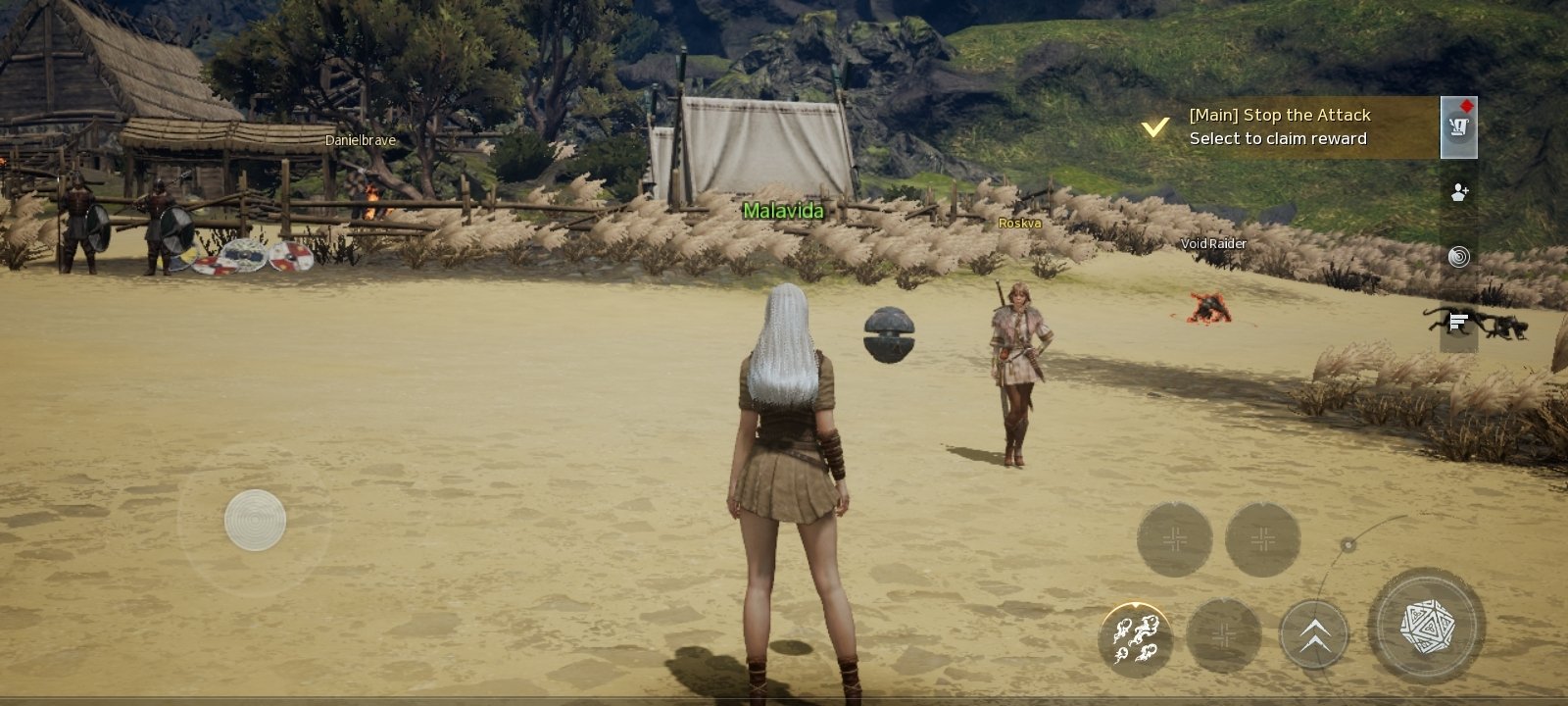Tap the double-chevron jump button

coord(1314,635)
